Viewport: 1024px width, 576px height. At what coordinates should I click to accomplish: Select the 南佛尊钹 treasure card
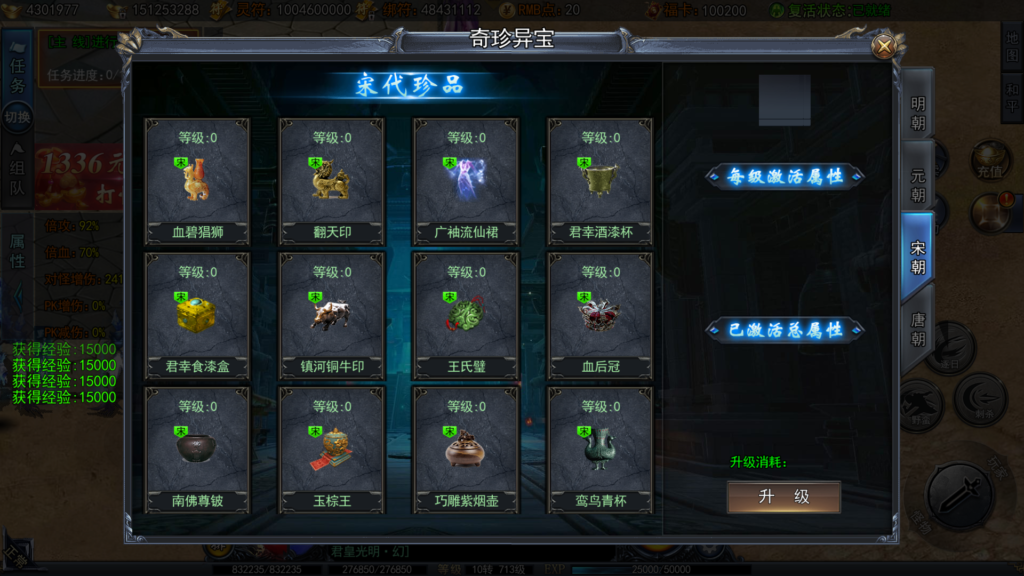[x=197, y=450]
